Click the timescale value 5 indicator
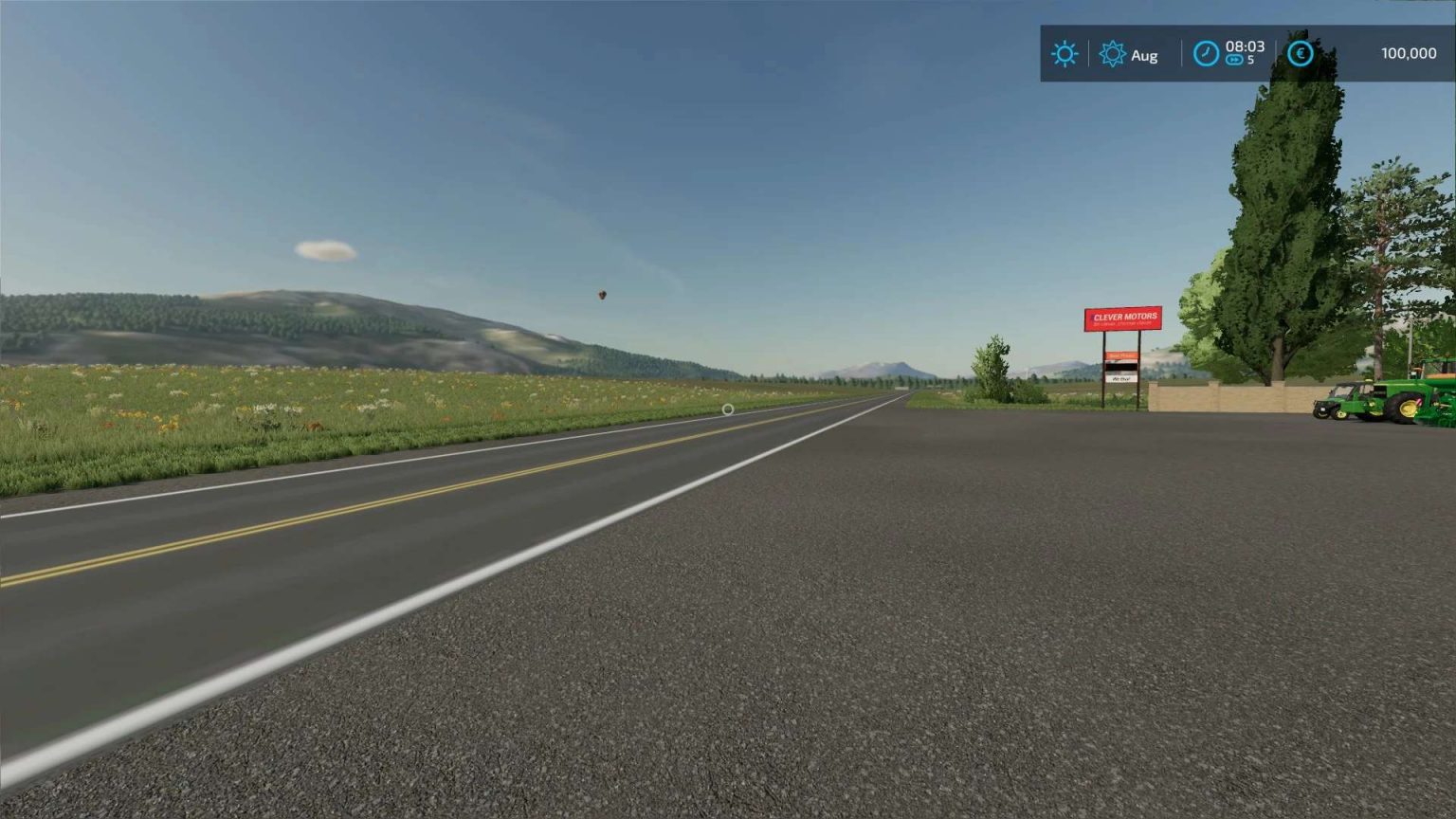 click(x=1252, y=60)
